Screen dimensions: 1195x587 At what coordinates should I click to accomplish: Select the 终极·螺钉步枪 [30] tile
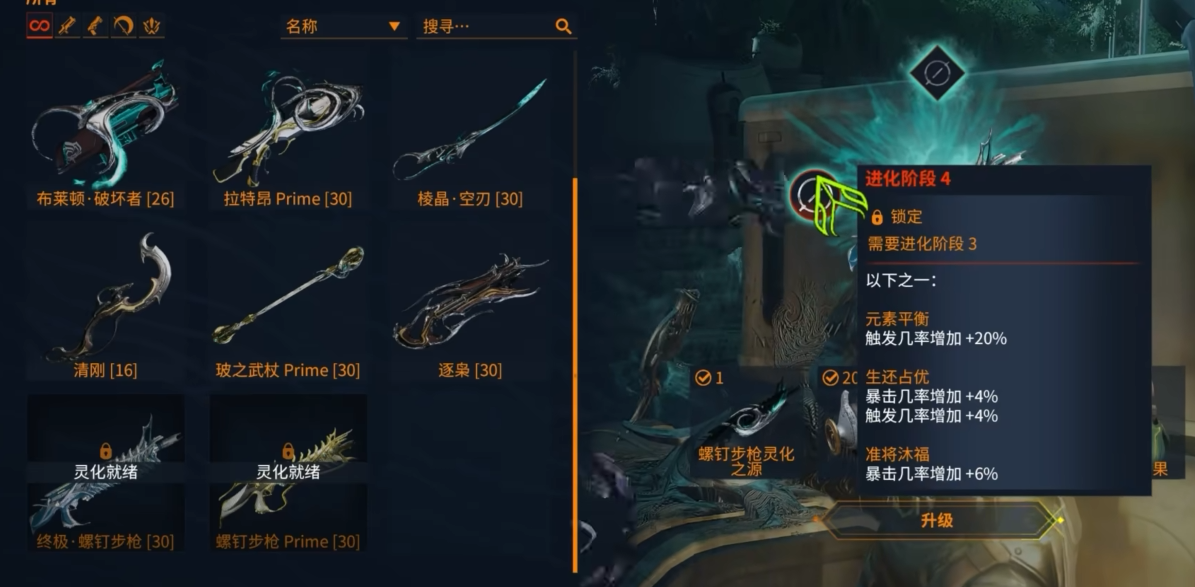(105, 476)
